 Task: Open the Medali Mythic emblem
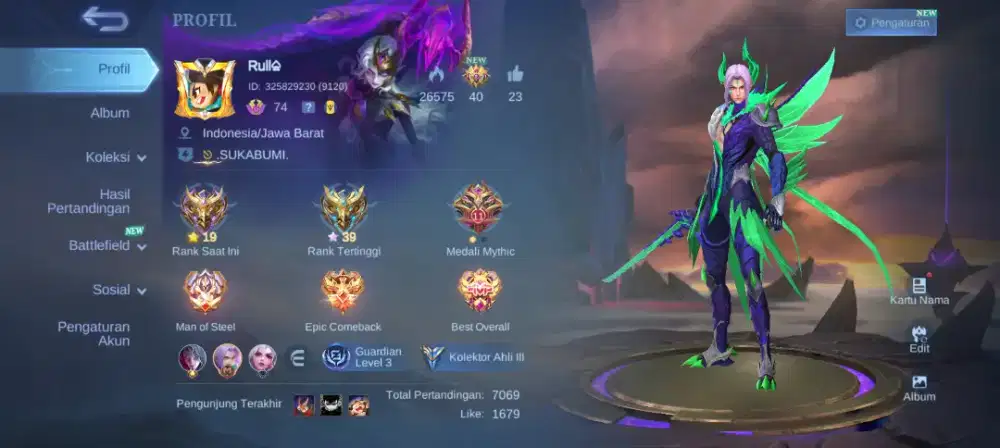[x=479, y=208]
